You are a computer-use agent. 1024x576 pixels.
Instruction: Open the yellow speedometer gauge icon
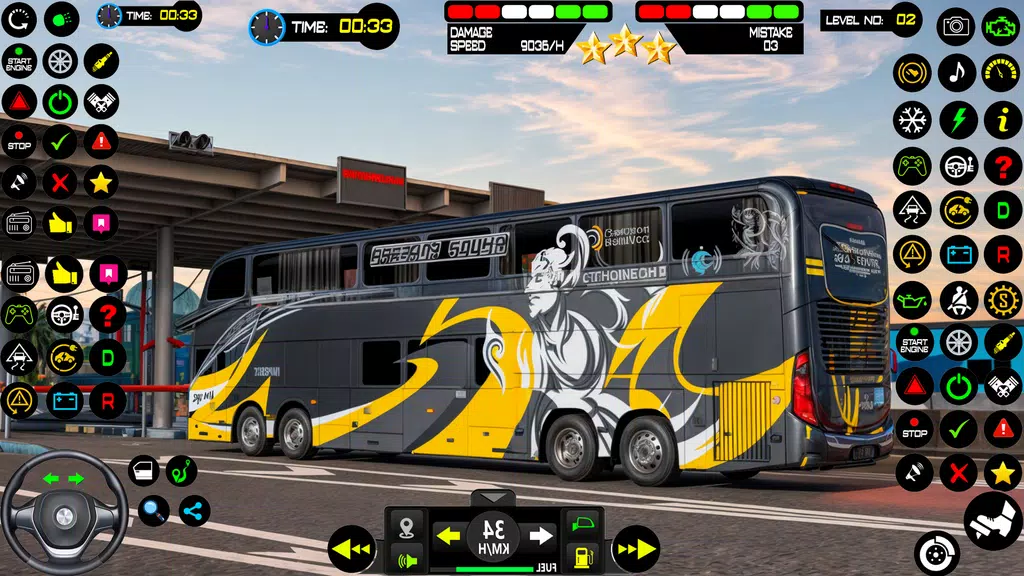[x=1002, y=72]
